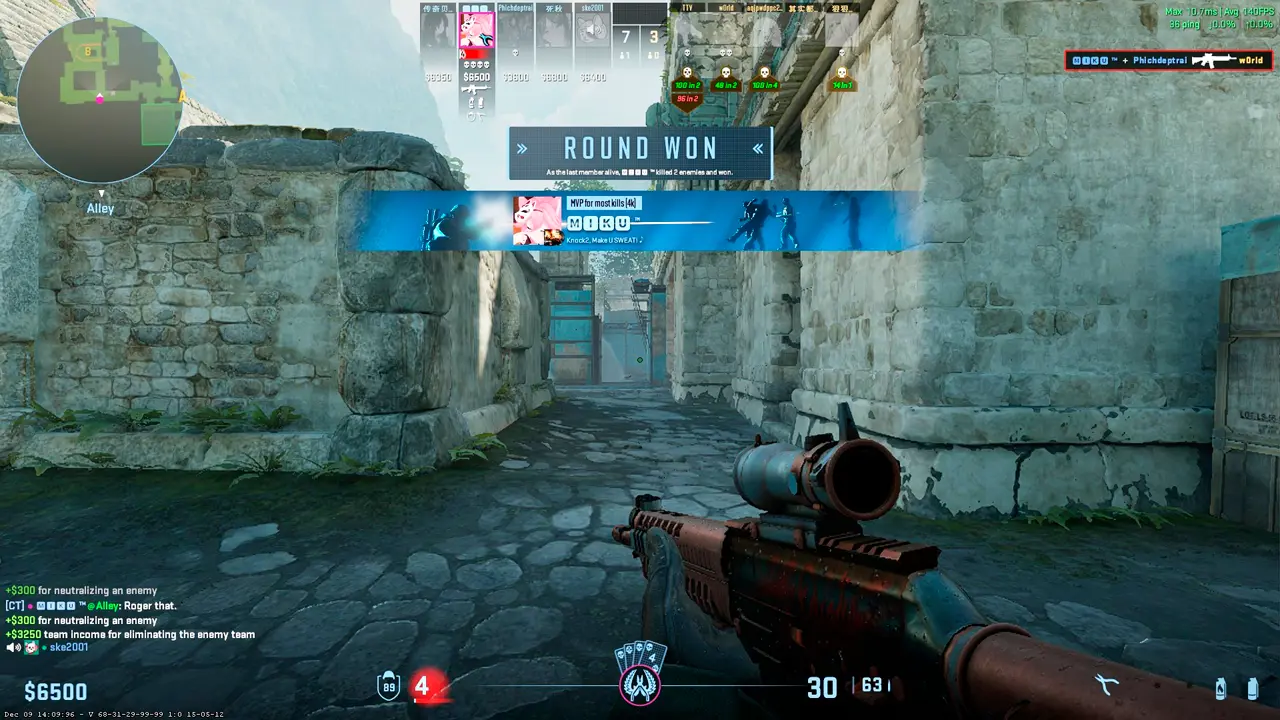
Task: Select the incendiary grenade icon
Action: pos(1220,688)
